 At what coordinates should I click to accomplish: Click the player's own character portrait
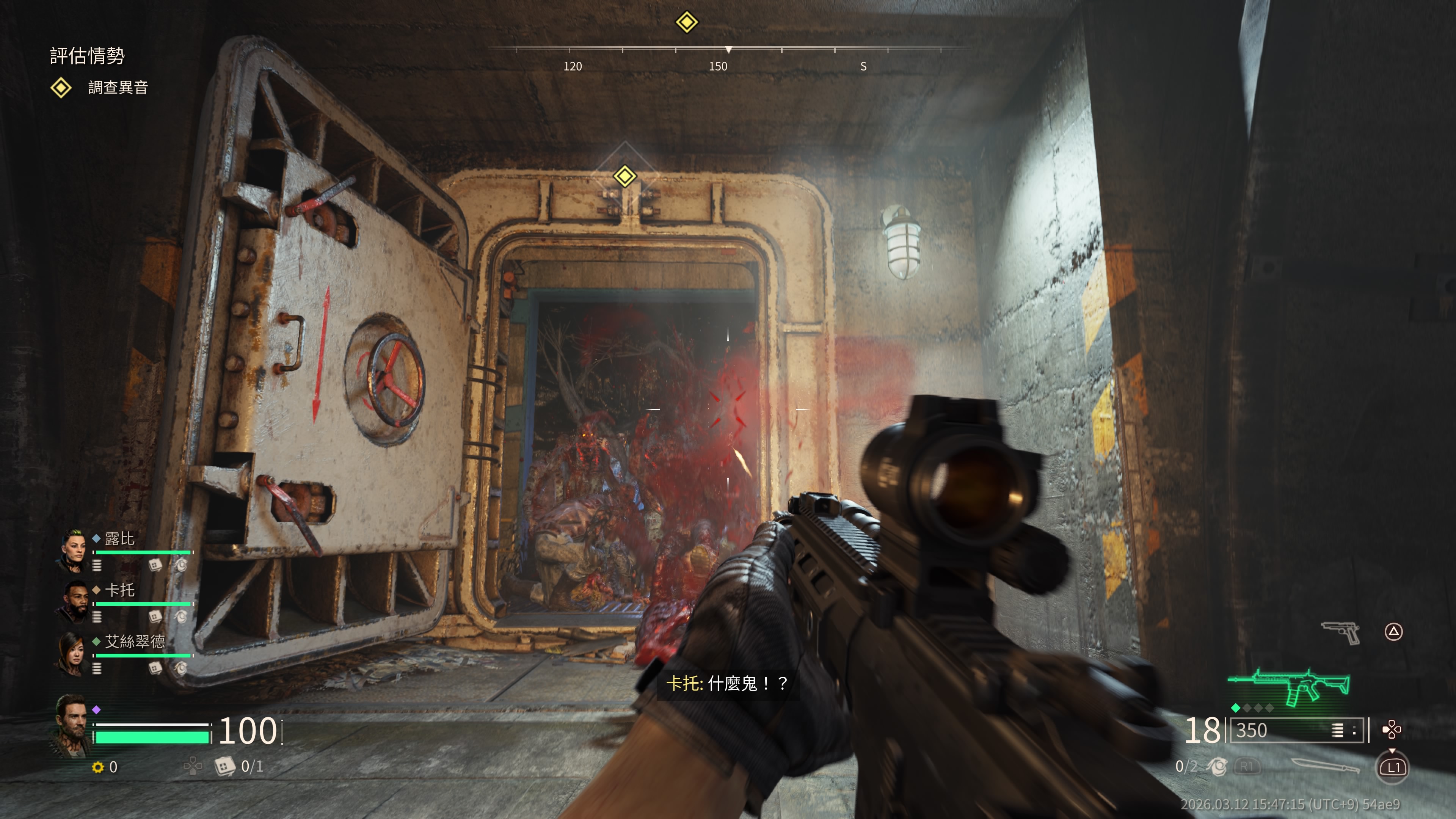(72, 725)
